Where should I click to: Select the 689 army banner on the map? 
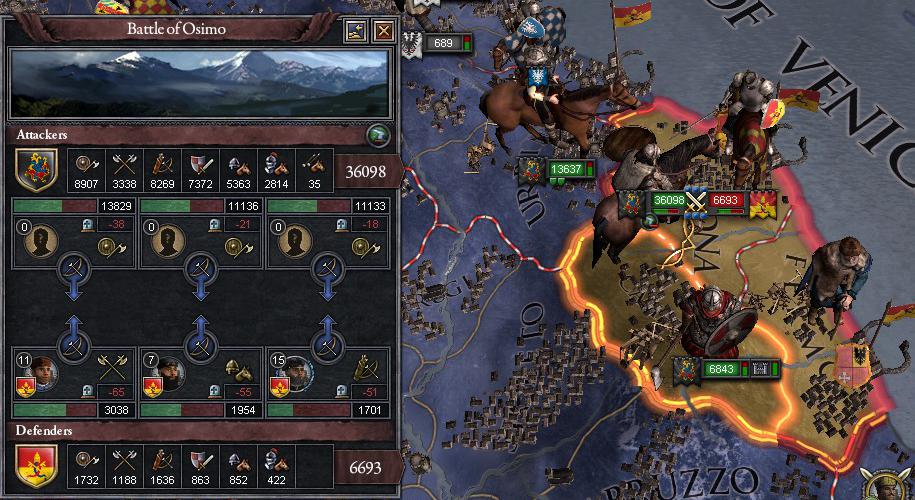point(442,43)
